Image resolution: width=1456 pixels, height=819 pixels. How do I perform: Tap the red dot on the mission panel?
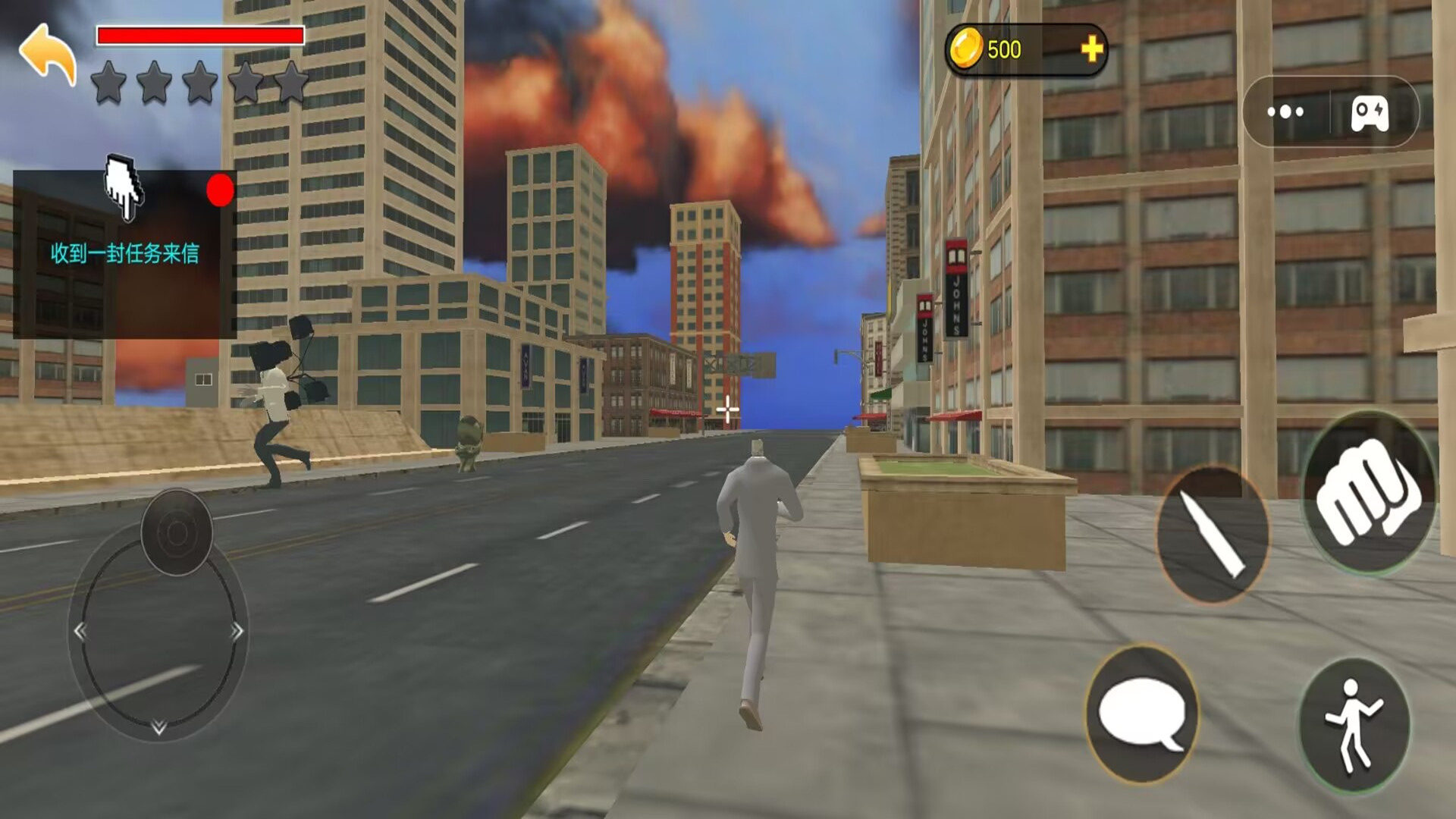pyautogui.click(x=220, y=190)
